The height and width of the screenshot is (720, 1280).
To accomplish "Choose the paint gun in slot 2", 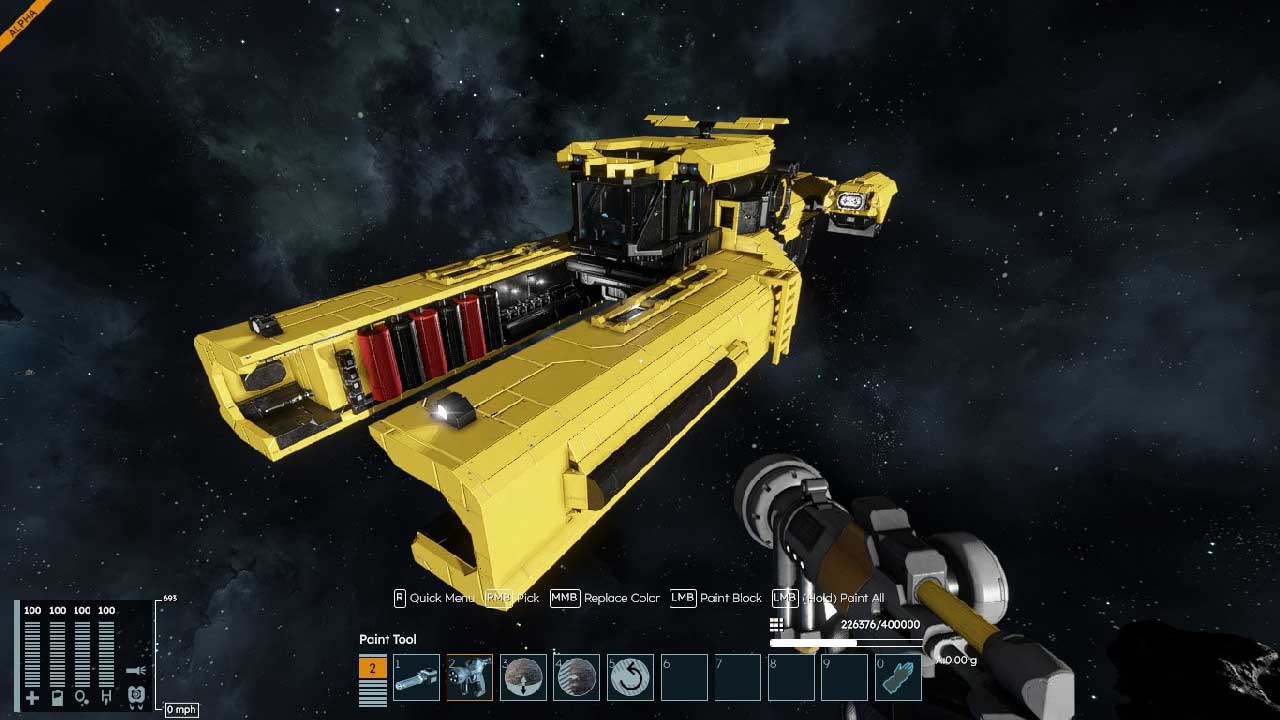I will (469, 678).
